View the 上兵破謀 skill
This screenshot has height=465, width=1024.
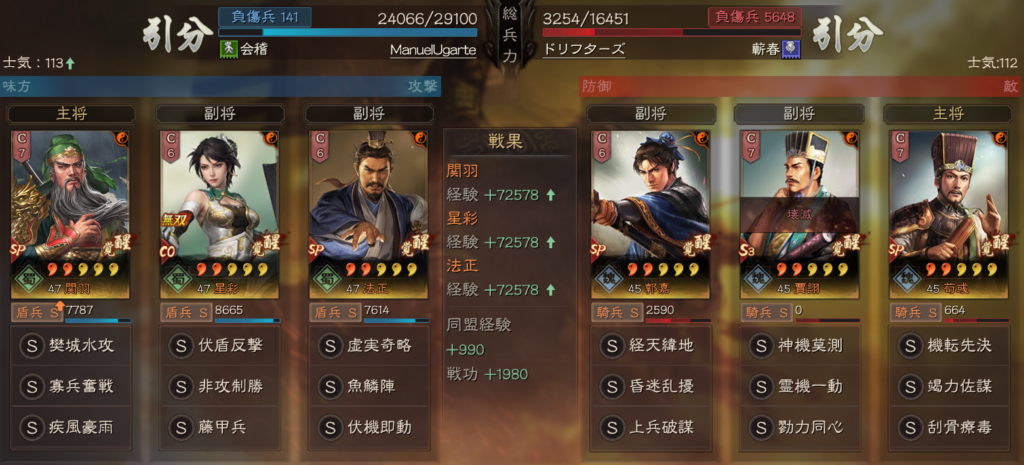point(650,427)
